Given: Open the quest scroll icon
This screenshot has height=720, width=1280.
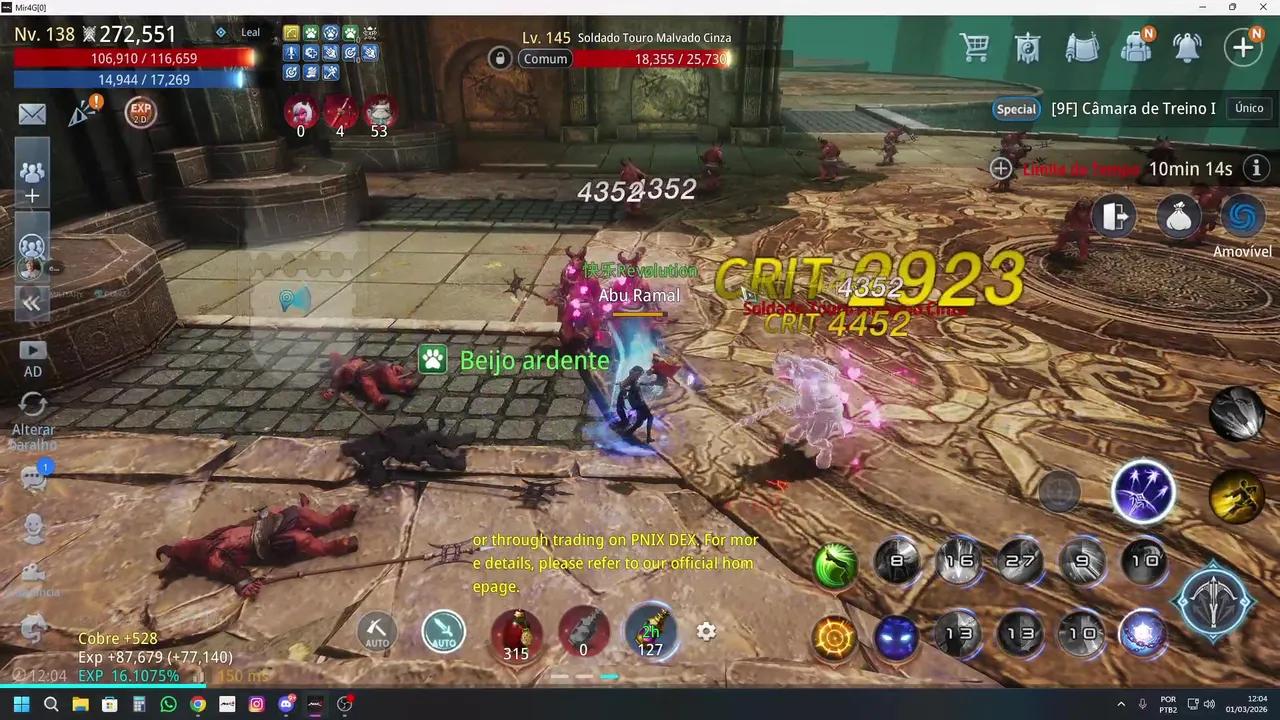Looking at the screenshot, I should coord(1083,47).
